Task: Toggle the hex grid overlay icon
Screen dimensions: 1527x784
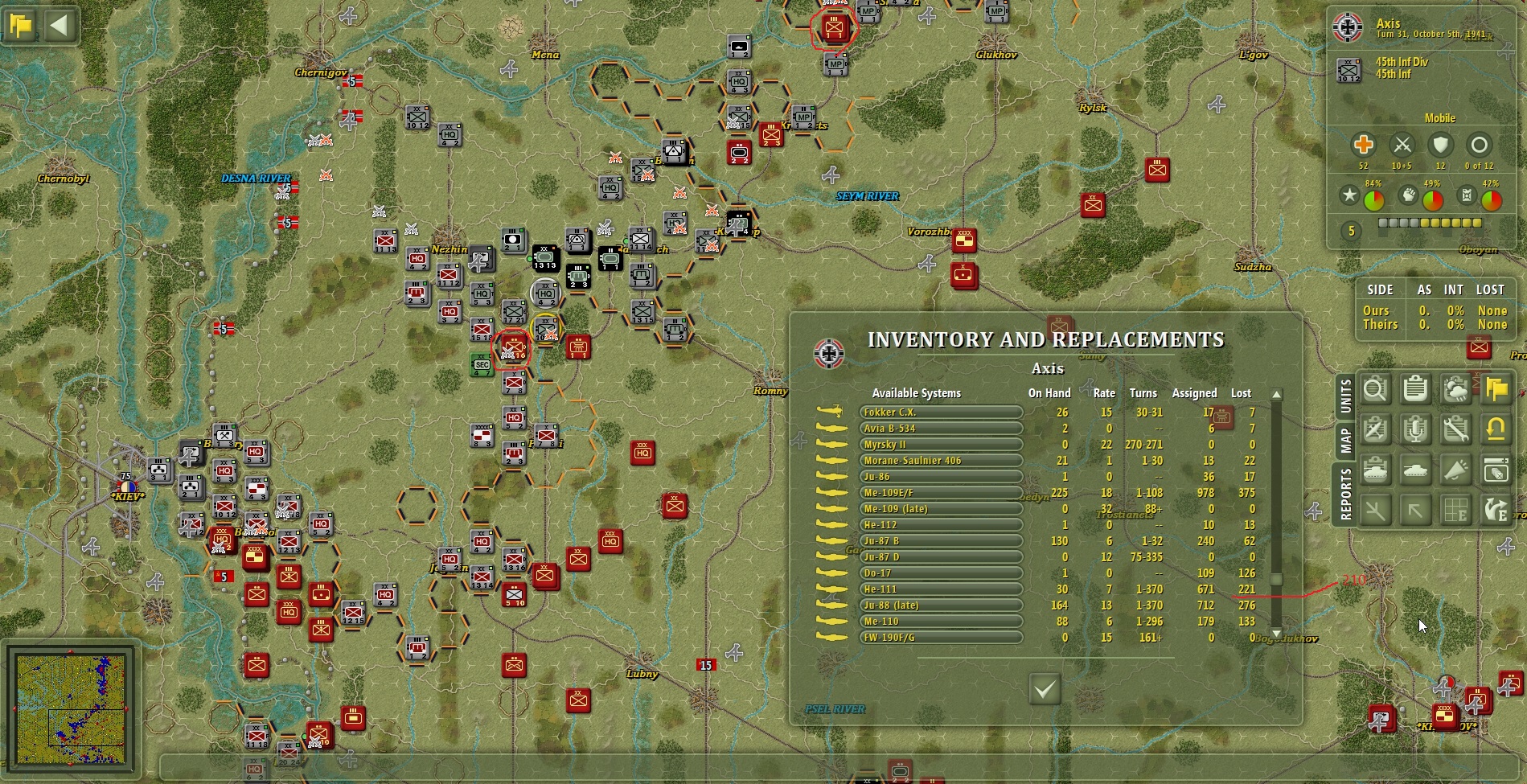Action: pyautogui.click(x=1455, y=511)
